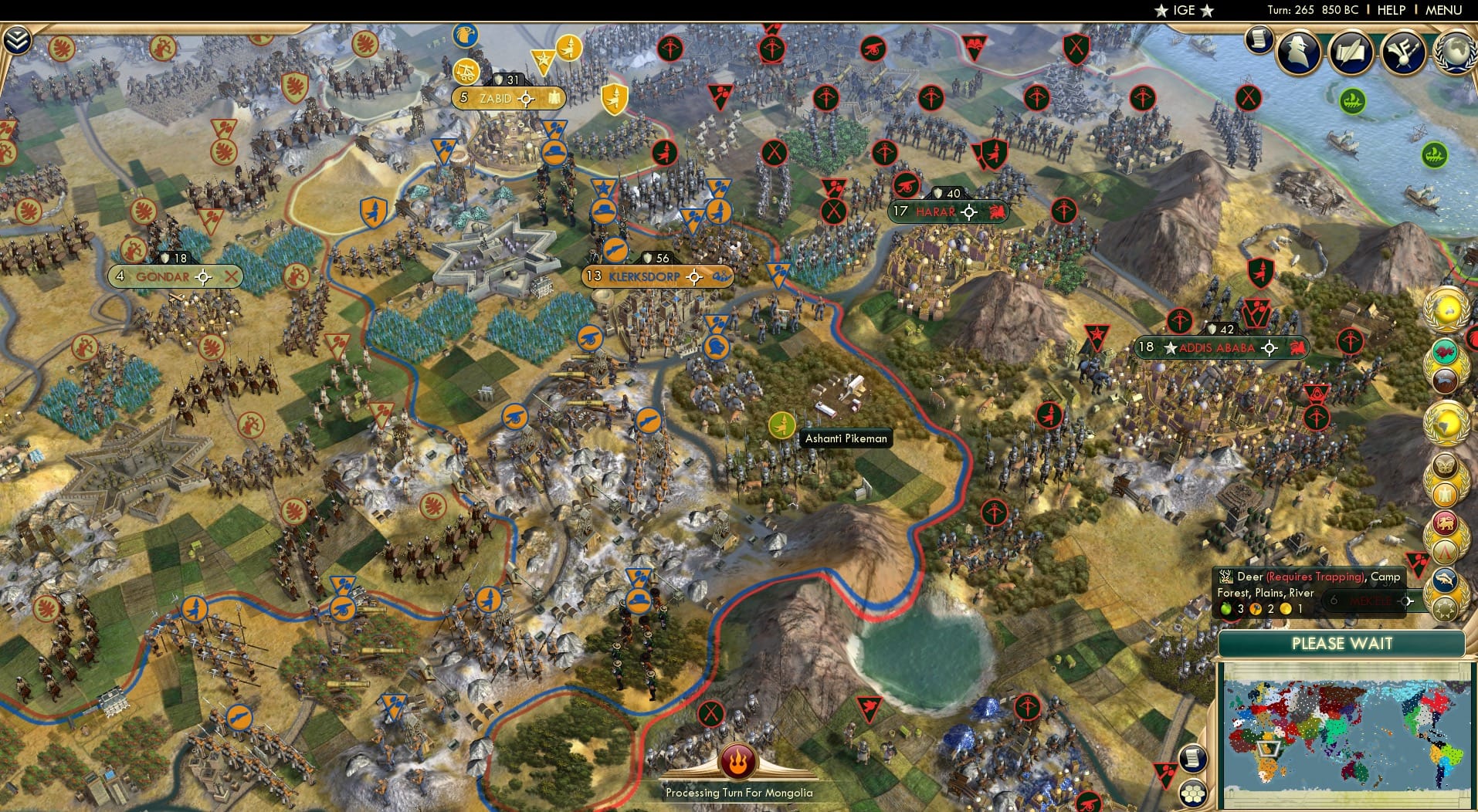Open the Diplomacy overview quill-scroll icon
Screen dimensions: 1478x812
tap(1351, 52)
